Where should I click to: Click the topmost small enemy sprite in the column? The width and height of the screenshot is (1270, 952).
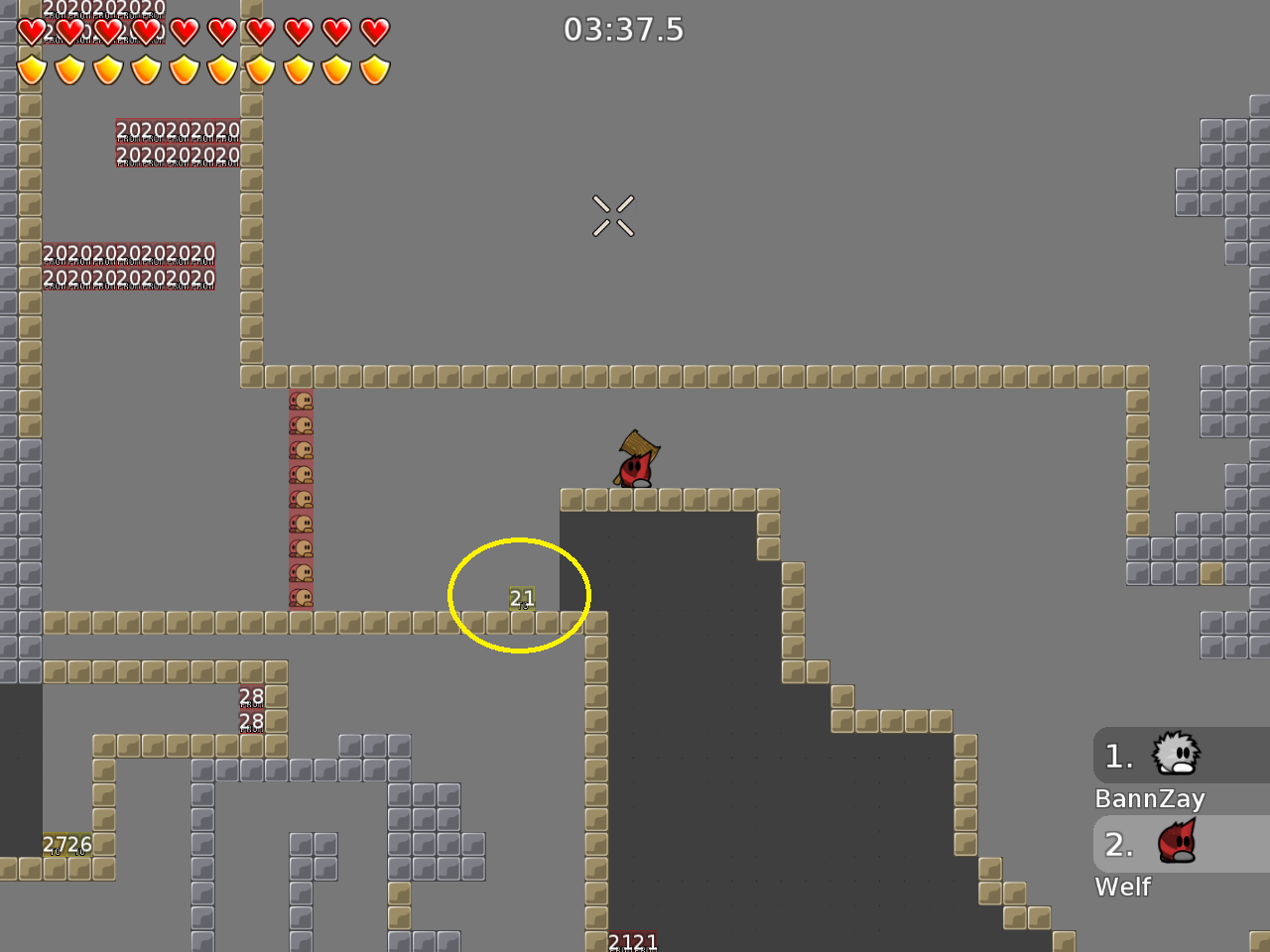coord(303,402)
